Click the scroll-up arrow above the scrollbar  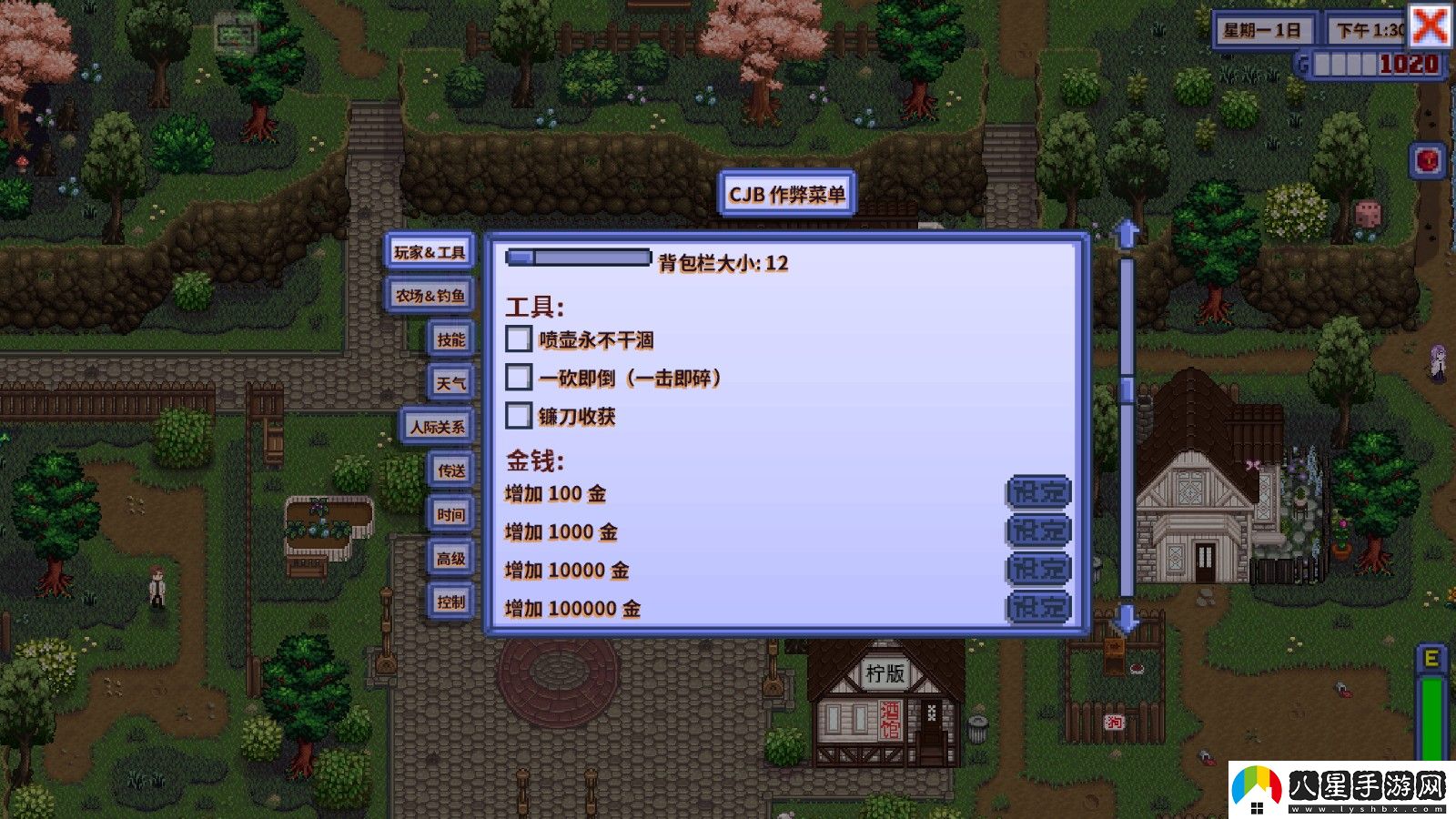pos(1127,235)
